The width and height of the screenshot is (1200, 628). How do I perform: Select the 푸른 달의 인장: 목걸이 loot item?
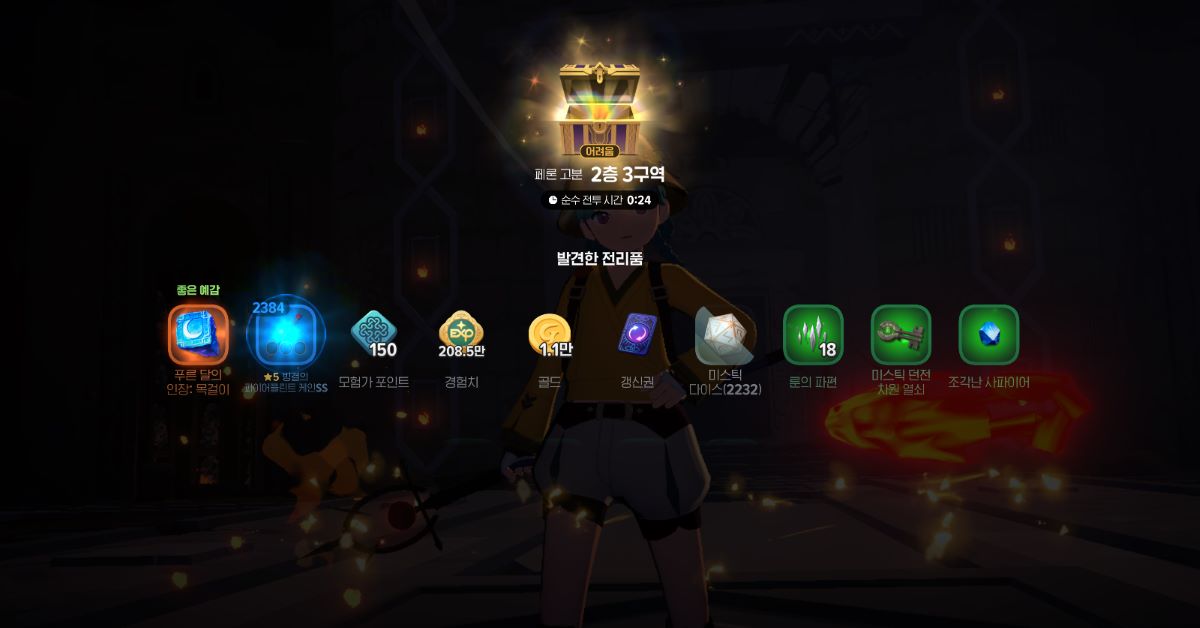pos(198,334)
